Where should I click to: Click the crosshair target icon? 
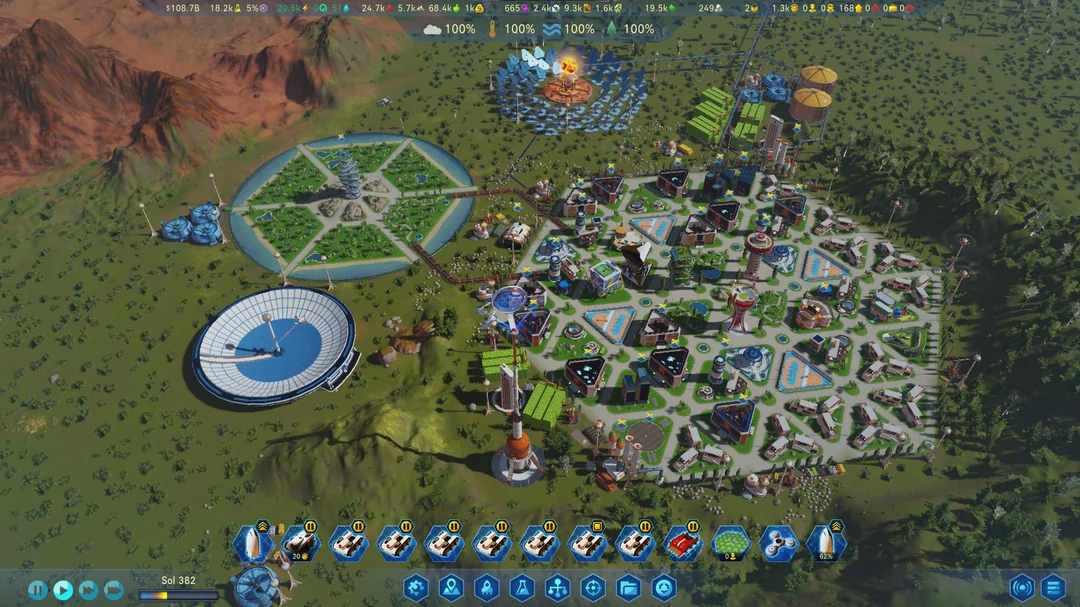(593, 588)
